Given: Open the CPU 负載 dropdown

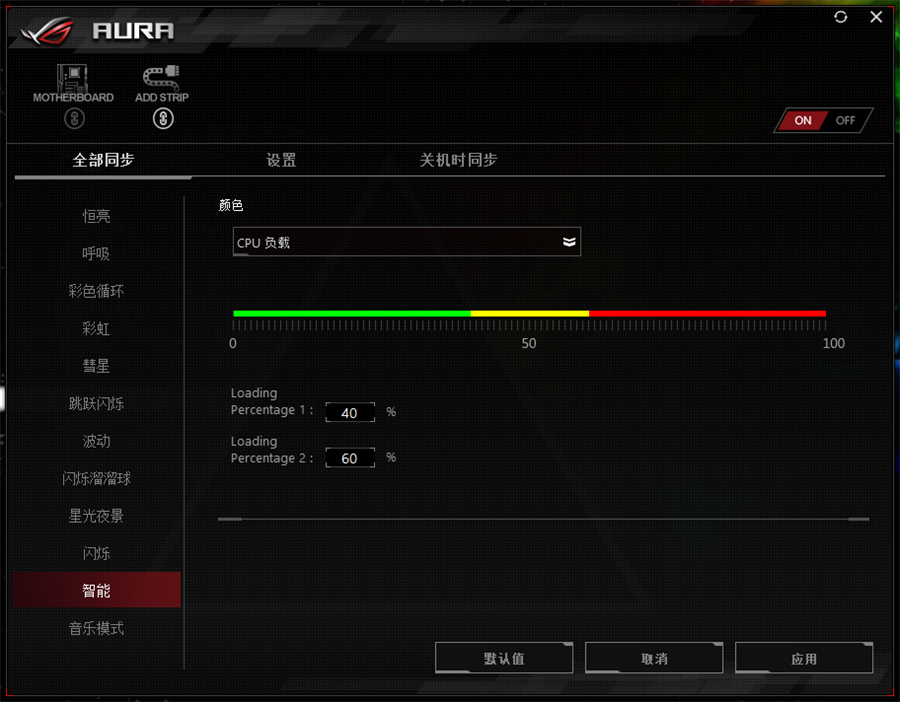Looking at the screenshot, I should [x=406, y=242].
